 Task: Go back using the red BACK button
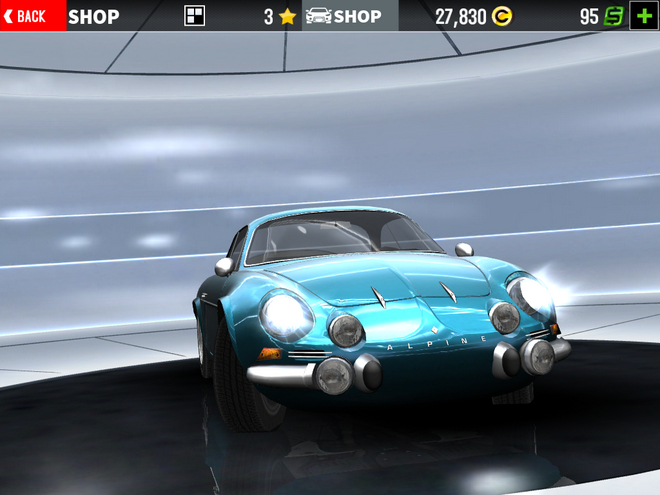coord(32,16)
